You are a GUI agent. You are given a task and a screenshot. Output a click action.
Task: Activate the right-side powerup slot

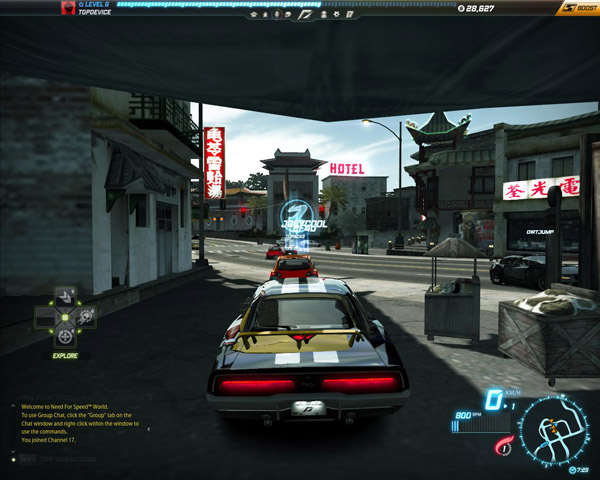(87, 317)
